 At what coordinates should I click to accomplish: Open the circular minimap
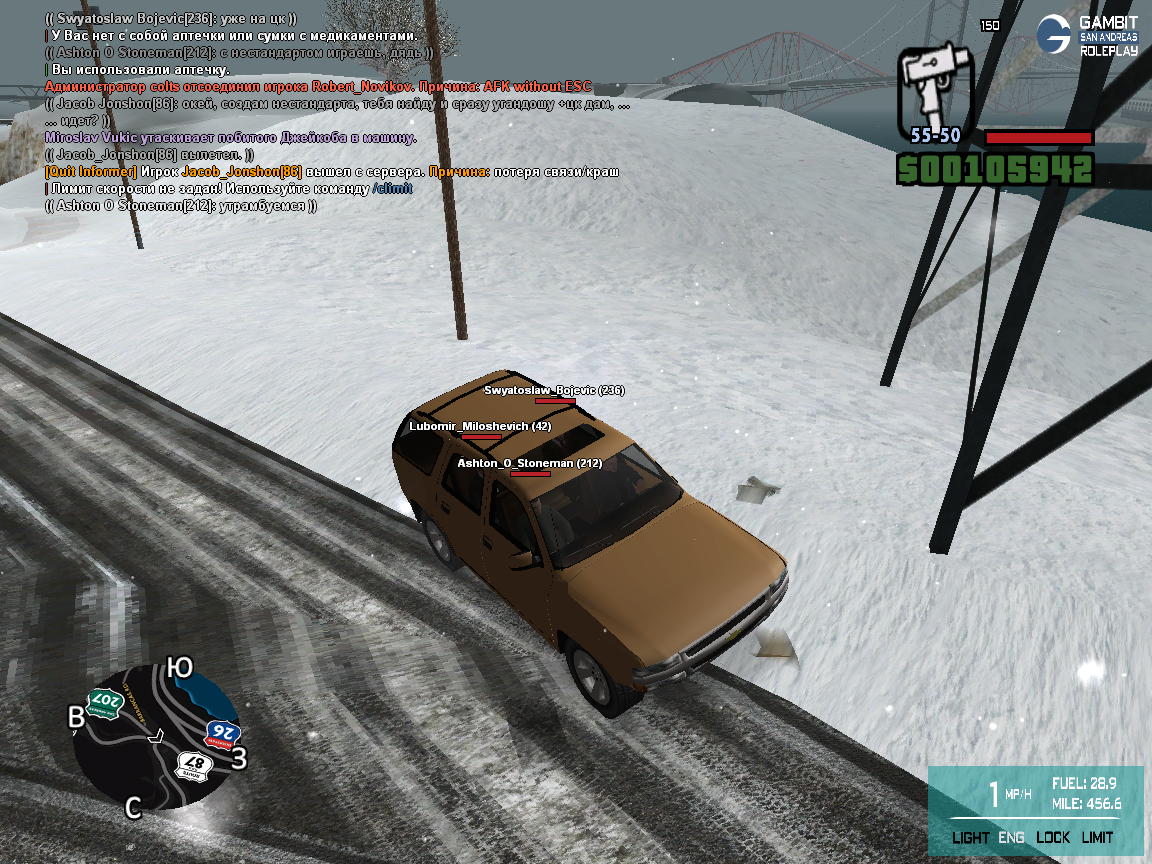[x=157, y=737]
